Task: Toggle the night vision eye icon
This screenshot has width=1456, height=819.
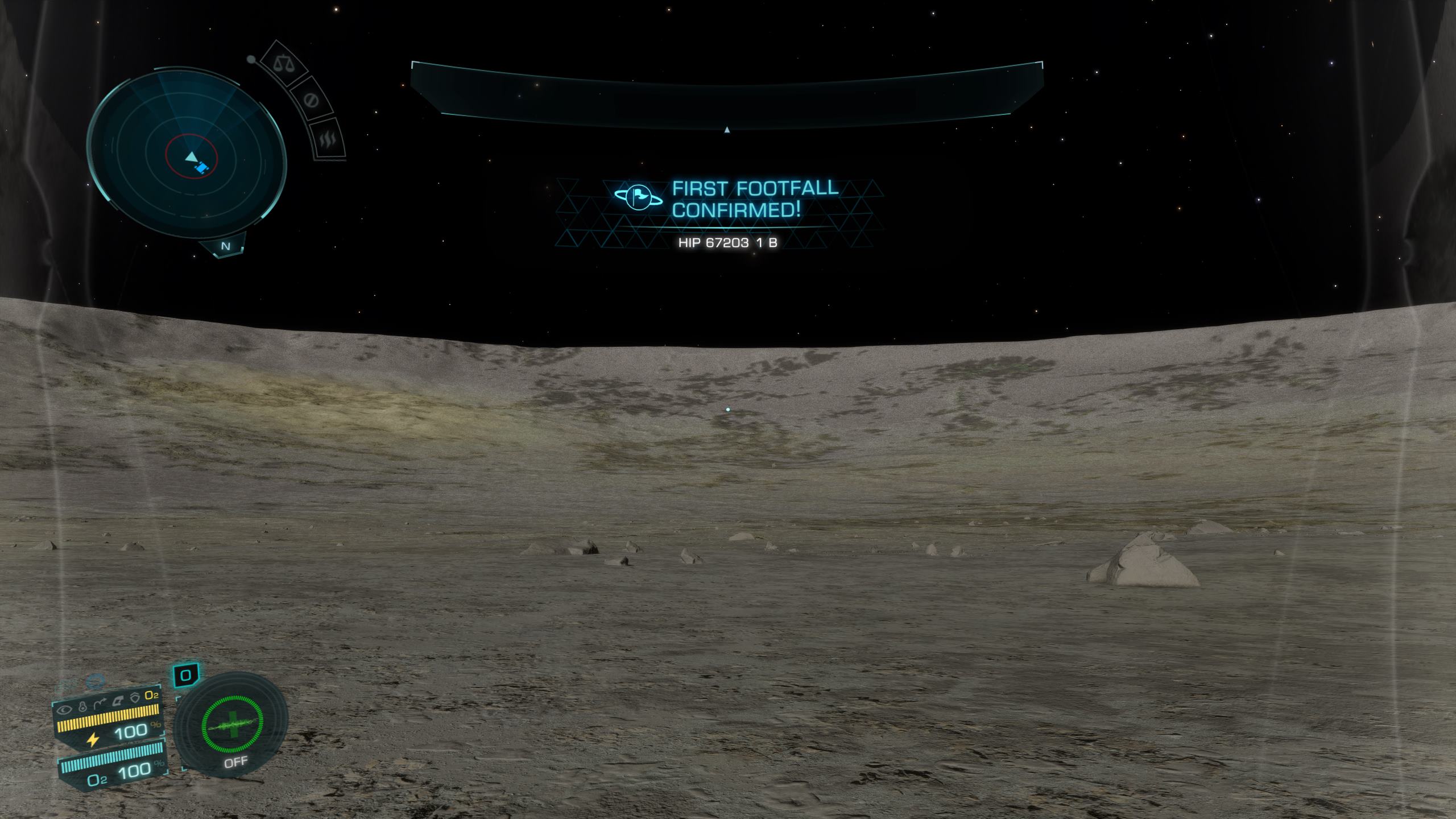Action: pos(64,709)
